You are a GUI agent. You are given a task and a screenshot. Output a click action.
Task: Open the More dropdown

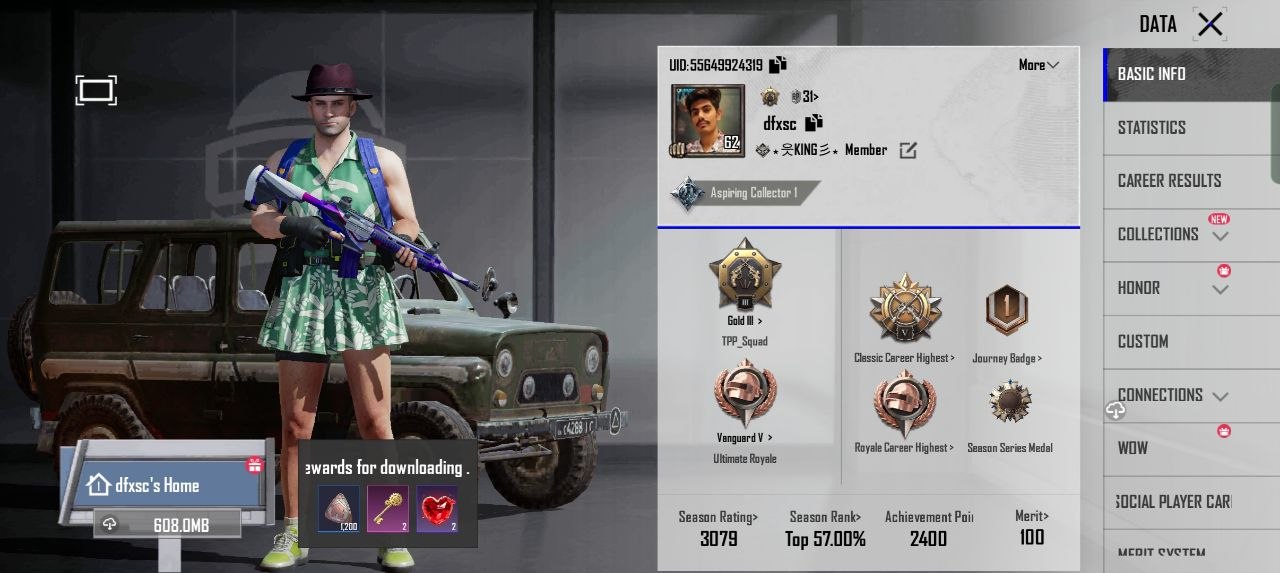[x=1038, y=65]
